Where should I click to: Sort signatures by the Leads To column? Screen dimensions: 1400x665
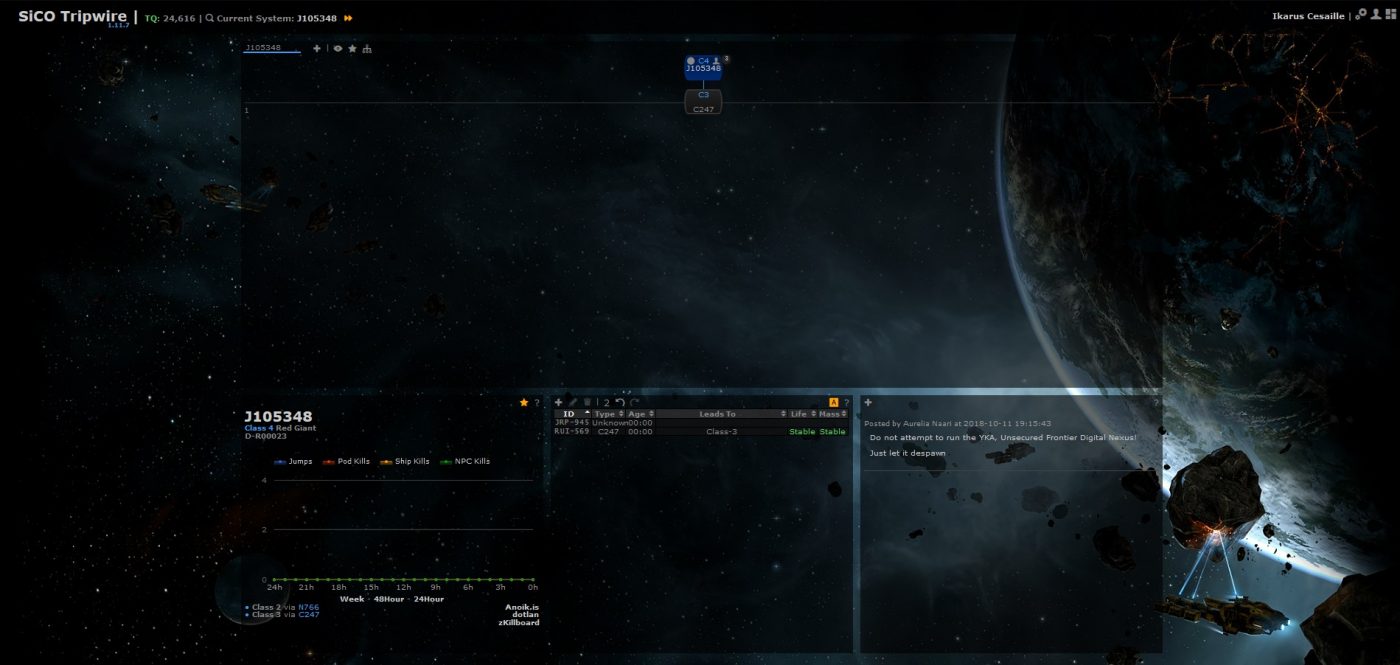click(717, 414)
